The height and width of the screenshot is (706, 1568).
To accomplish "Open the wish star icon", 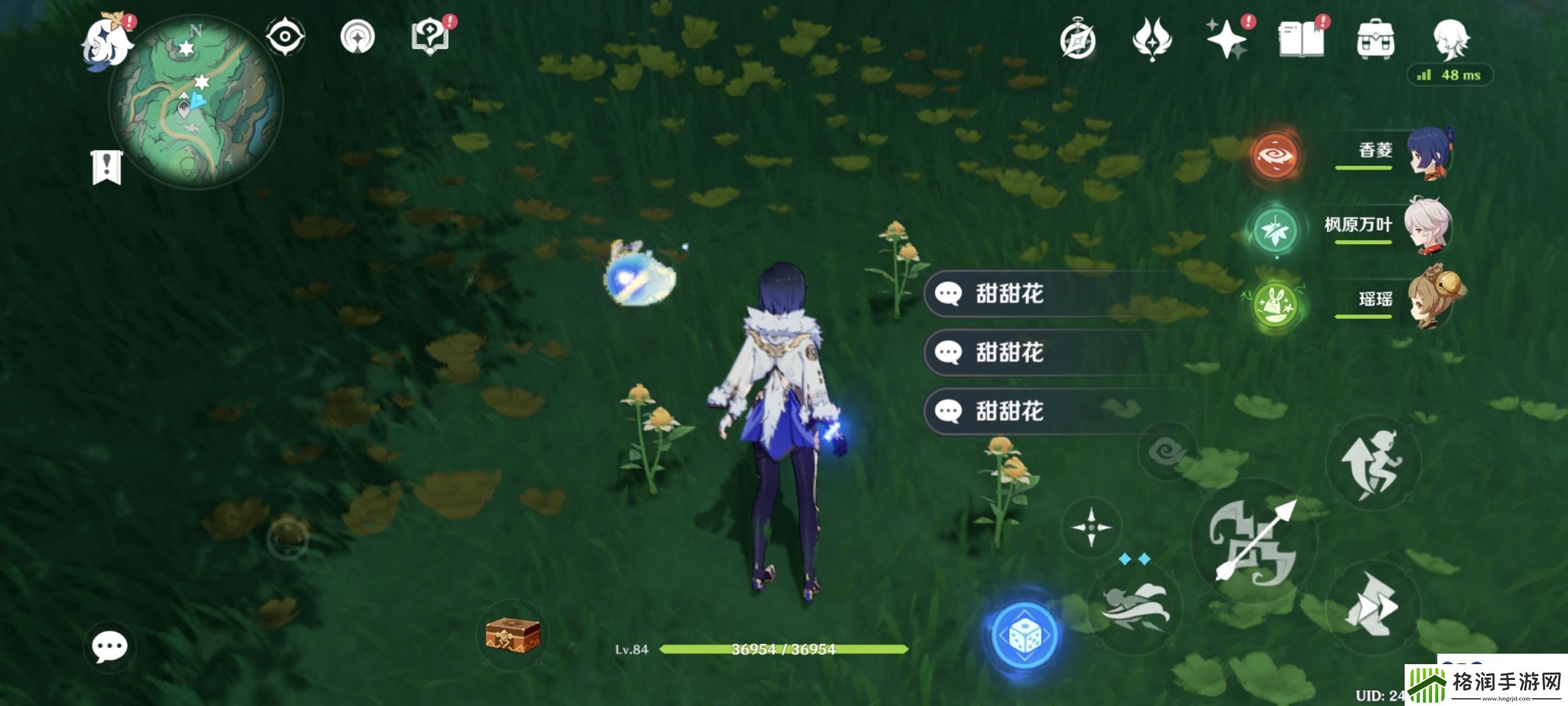I will click(x=1227, y=41).
